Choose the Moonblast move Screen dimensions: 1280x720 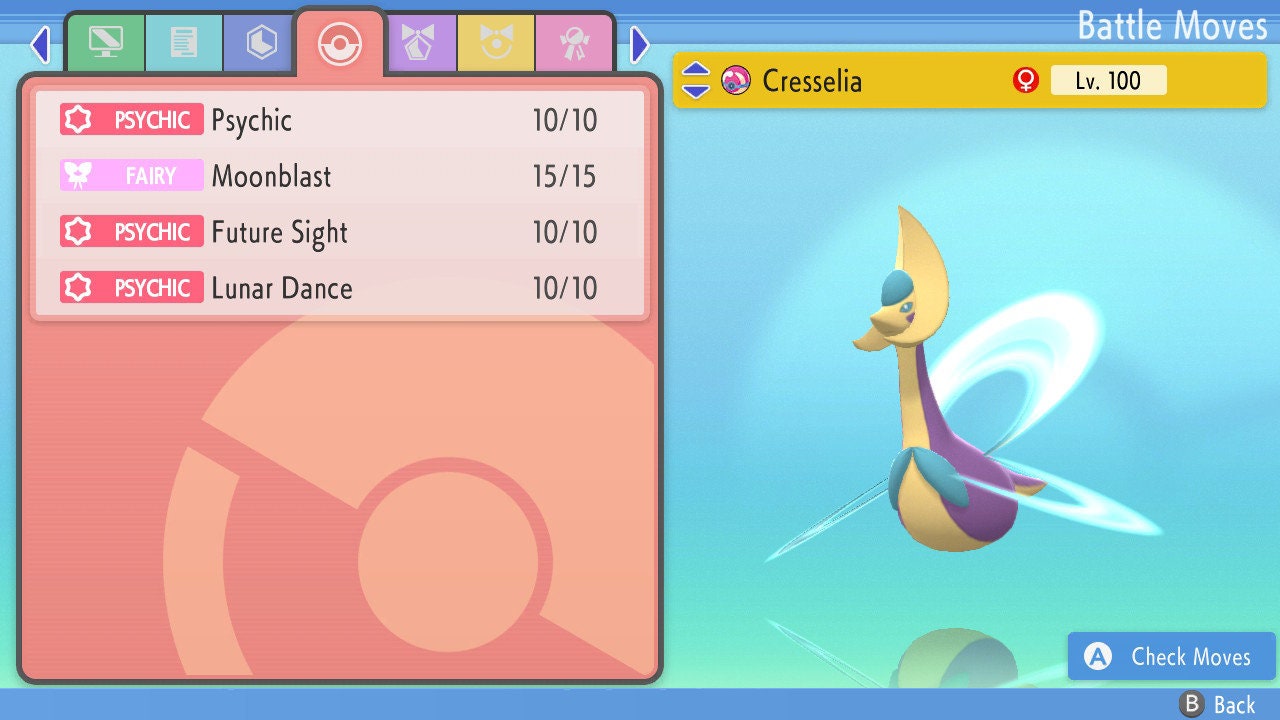click(x=340, y=176)
